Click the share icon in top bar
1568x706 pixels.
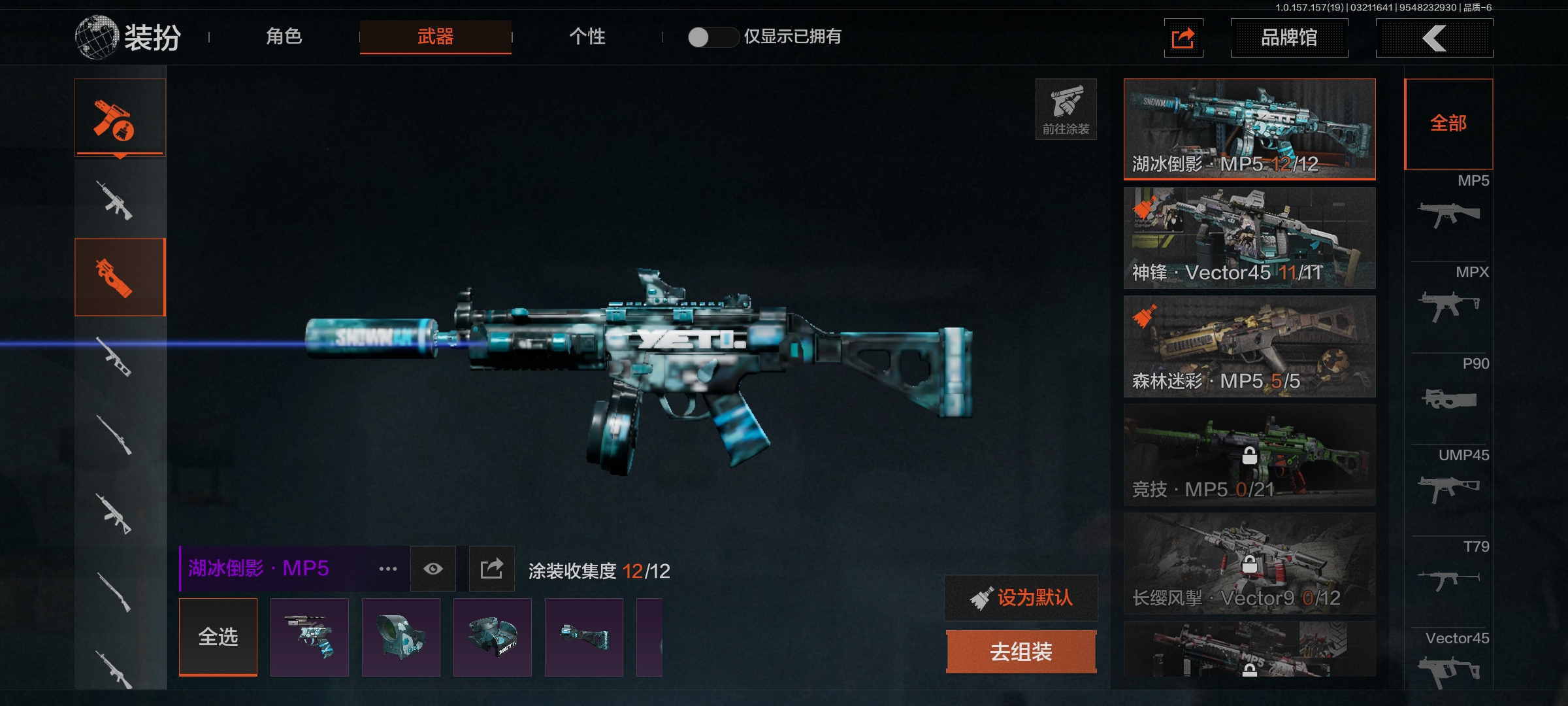tap(1183, 38)
